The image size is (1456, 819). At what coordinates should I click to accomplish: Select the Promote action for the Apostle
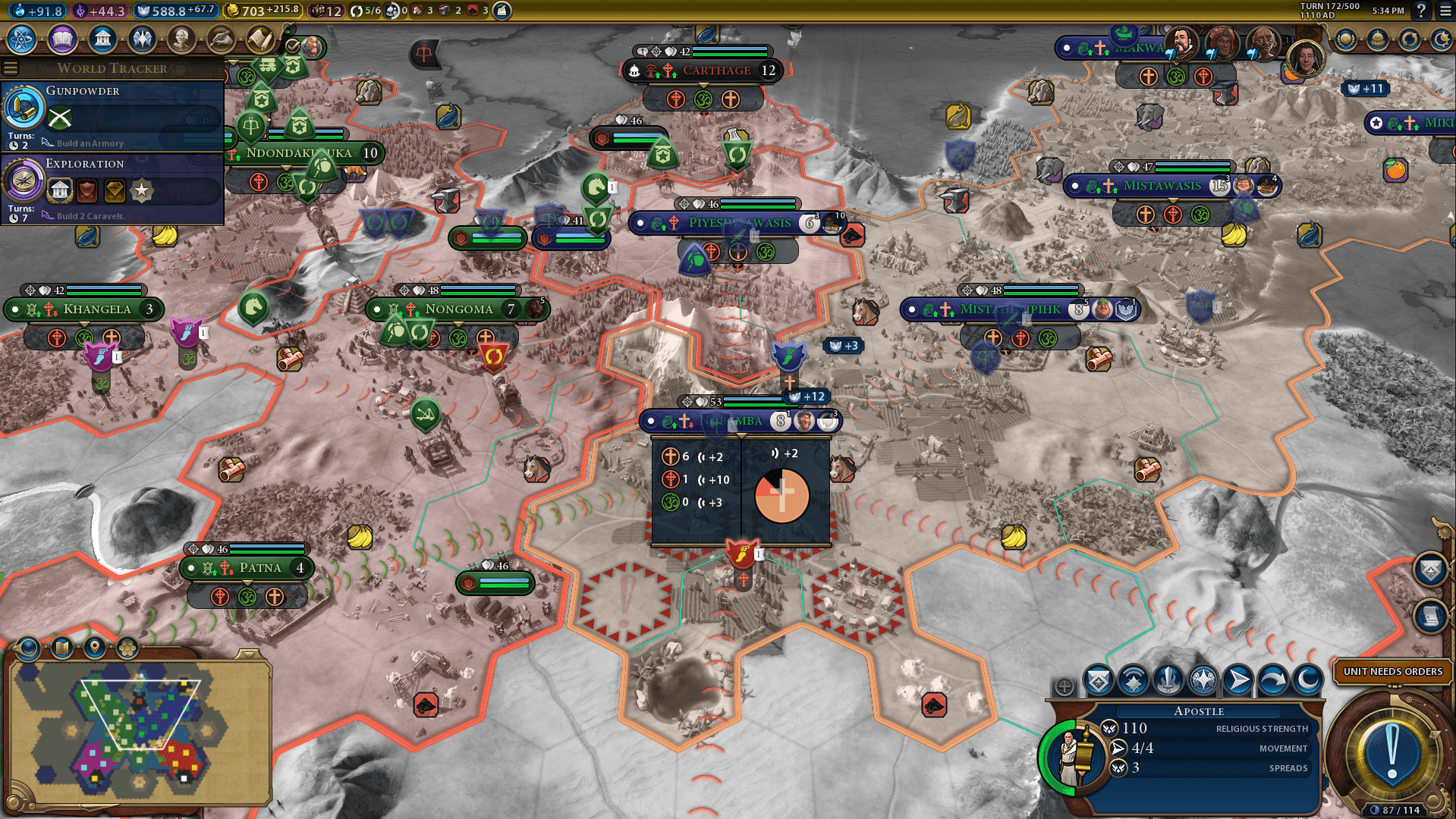(1099, 681)
